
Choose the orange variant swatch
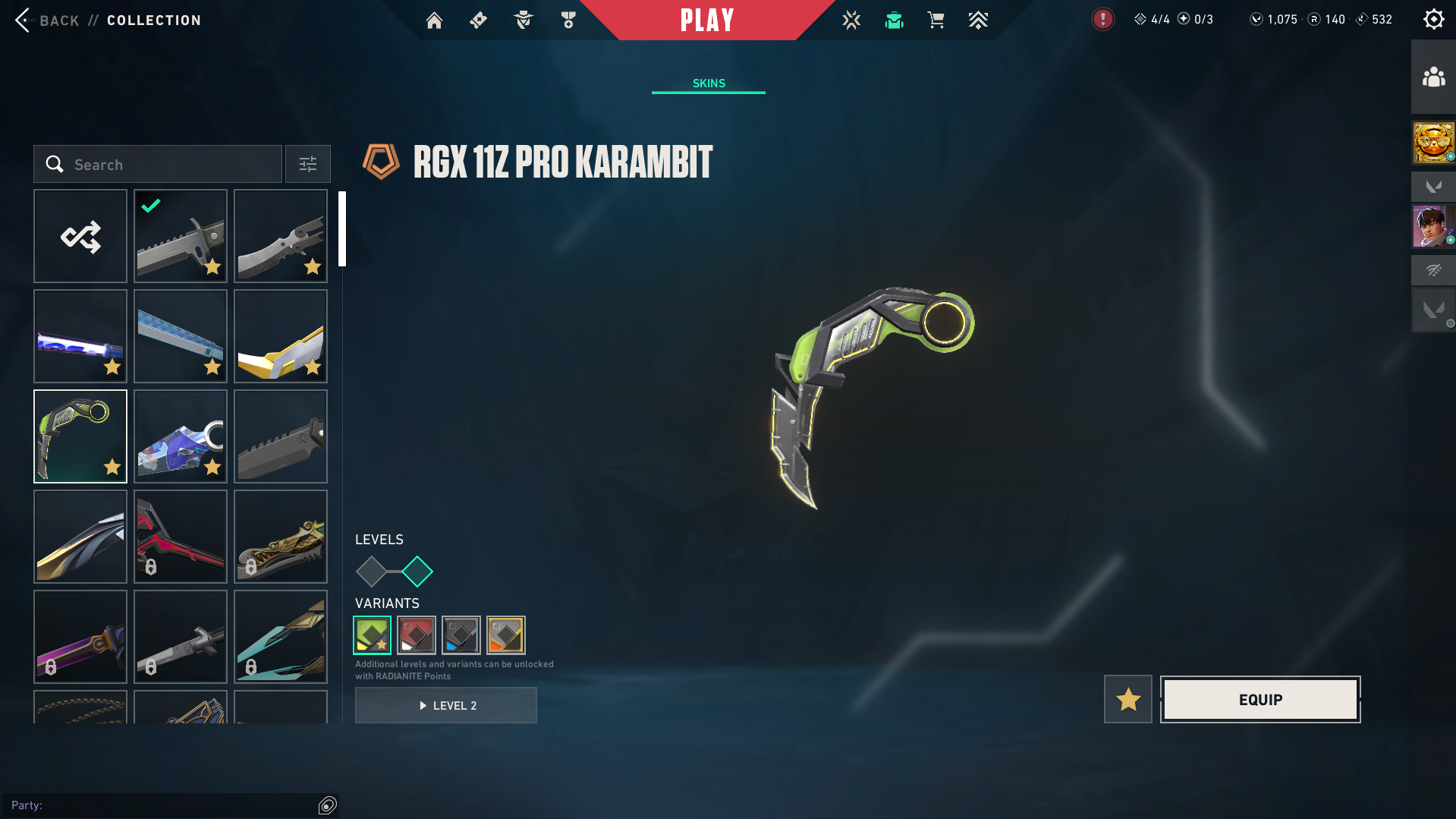coord(506,635)
